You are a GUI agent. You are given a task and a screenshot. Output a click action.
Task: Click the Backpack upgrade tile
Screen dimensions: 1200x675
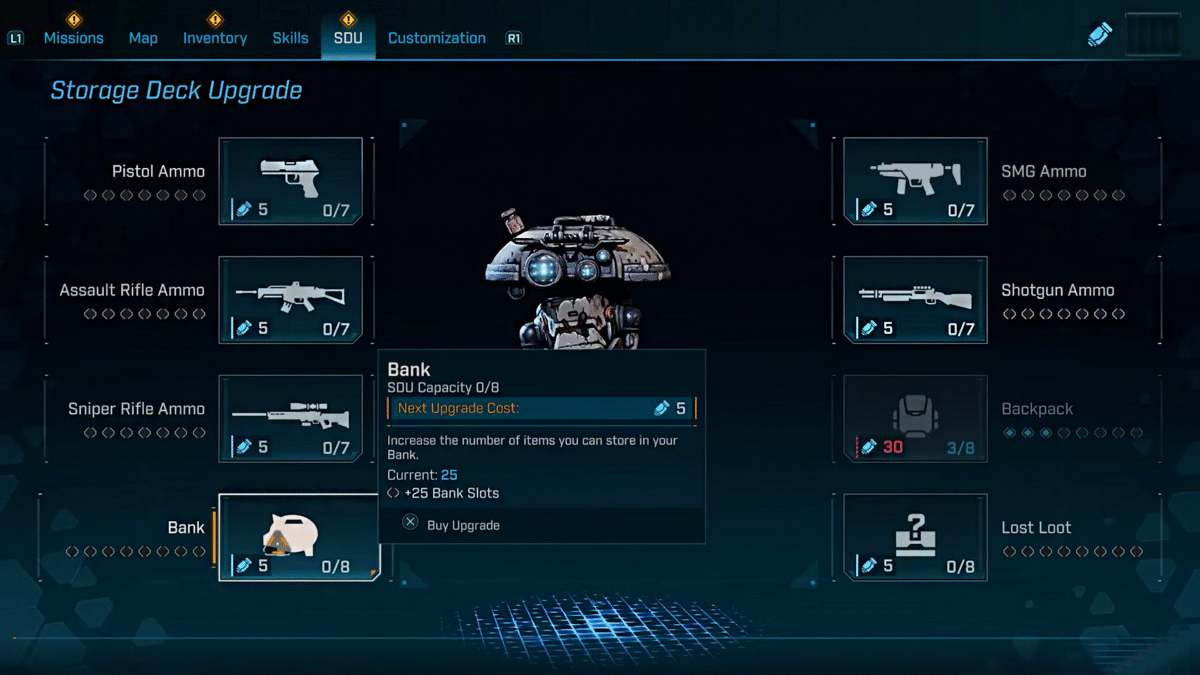(x=915, y=418)
